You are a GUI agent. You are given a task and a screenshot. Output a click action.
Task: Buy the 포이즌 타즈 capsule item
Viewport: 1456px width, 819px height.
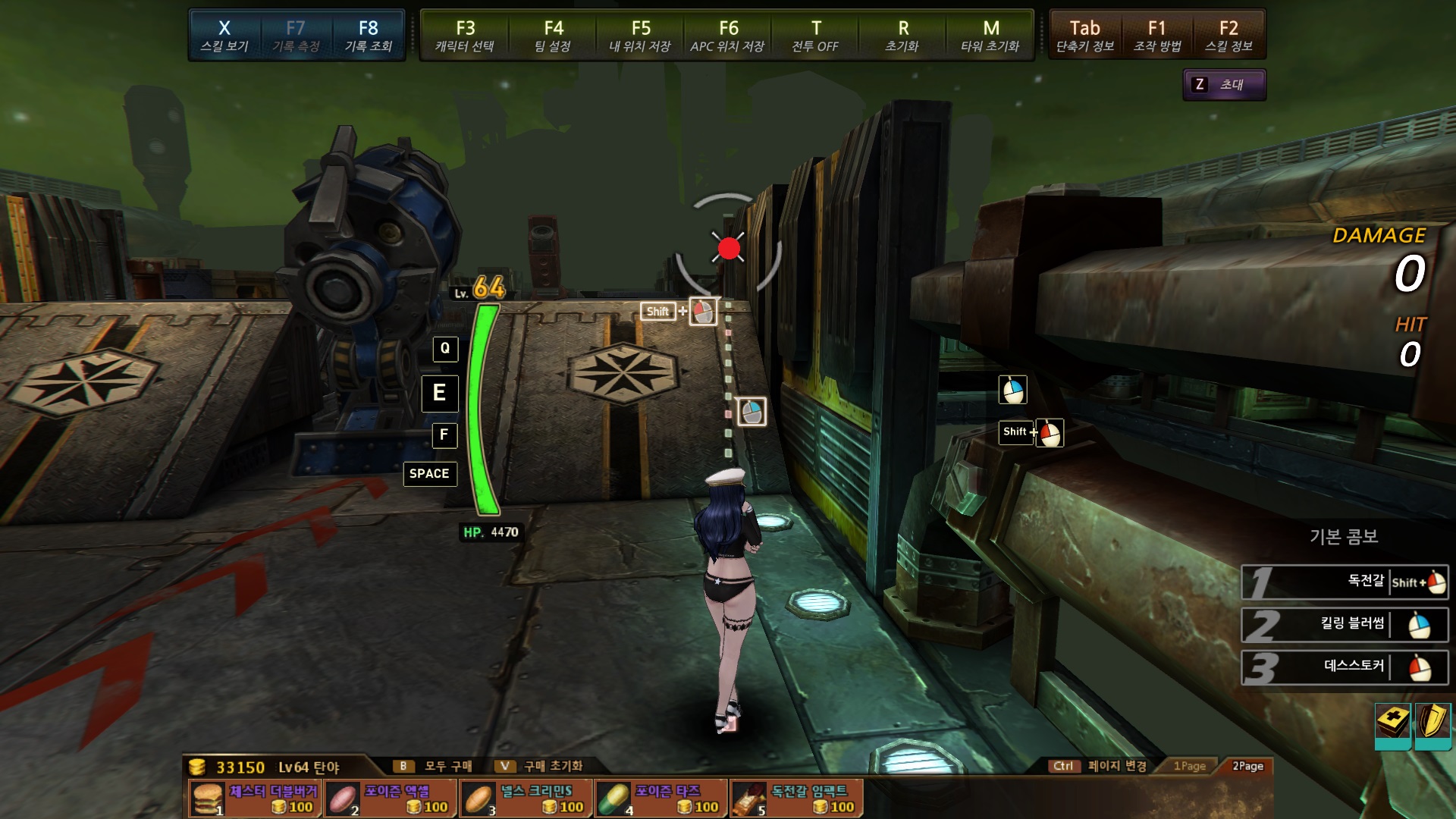tap(661, 799)
